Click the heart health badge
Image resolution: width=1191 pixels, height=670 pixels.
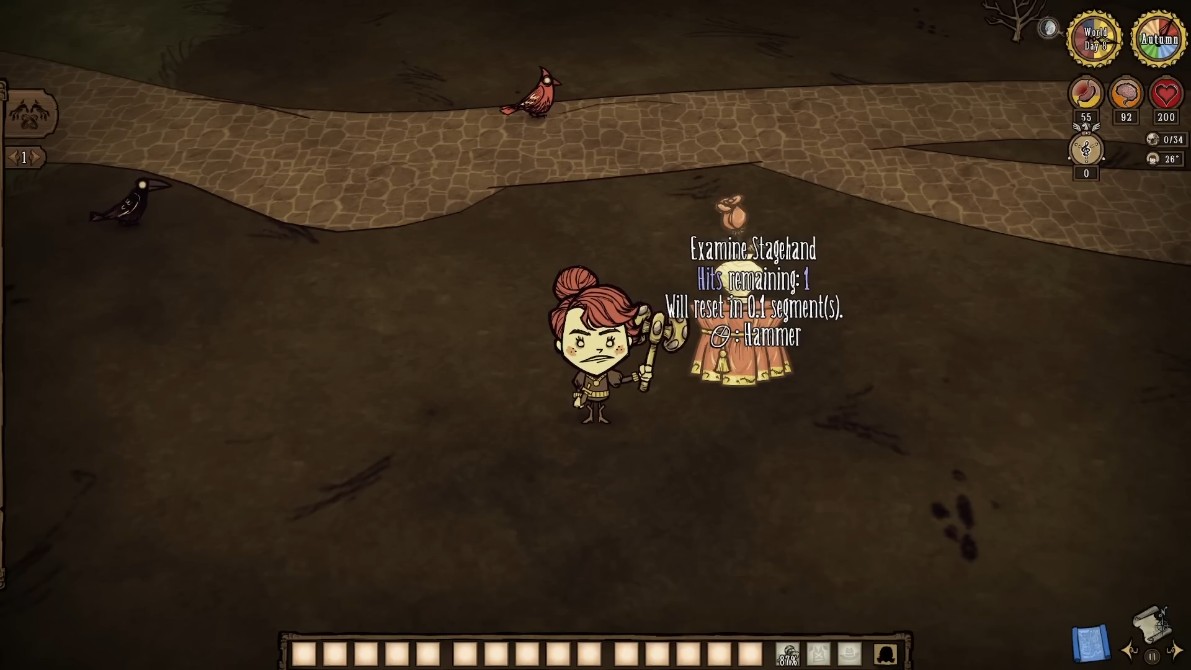point(1166,94)
